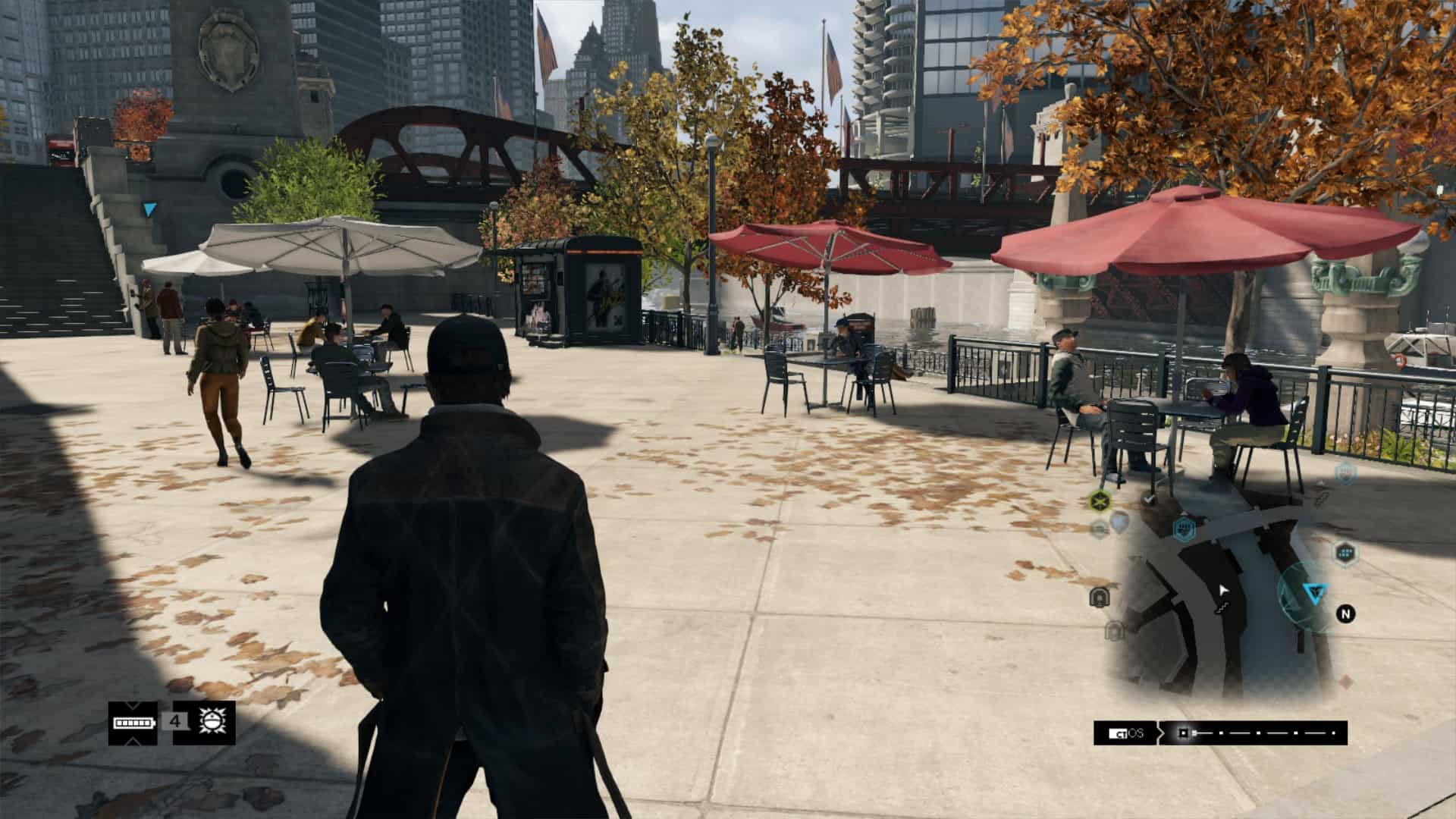
Task: Select the green hexagon X minimap marker
Action: click(x=1100, y=500)
